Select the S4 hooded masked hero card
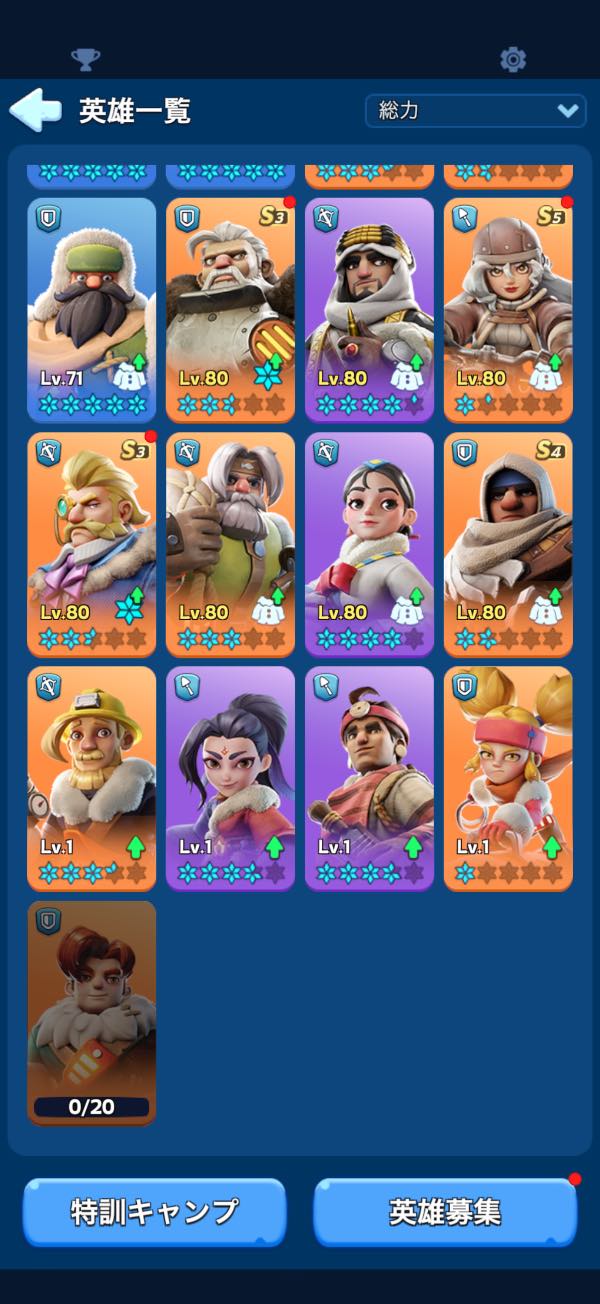 [x=508, y=544]
